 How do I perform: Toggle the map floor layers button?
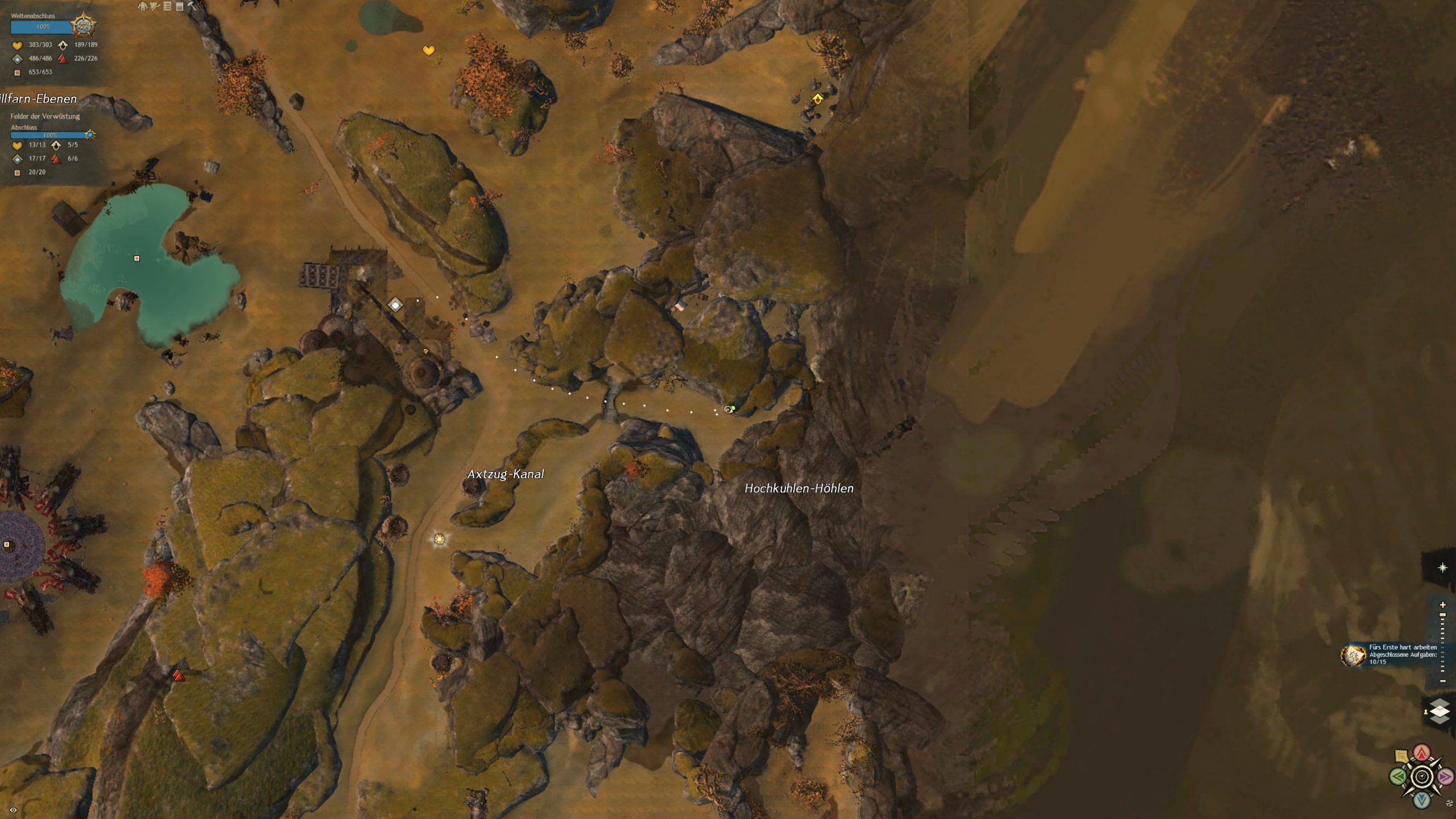click(x=1440, y=711)
